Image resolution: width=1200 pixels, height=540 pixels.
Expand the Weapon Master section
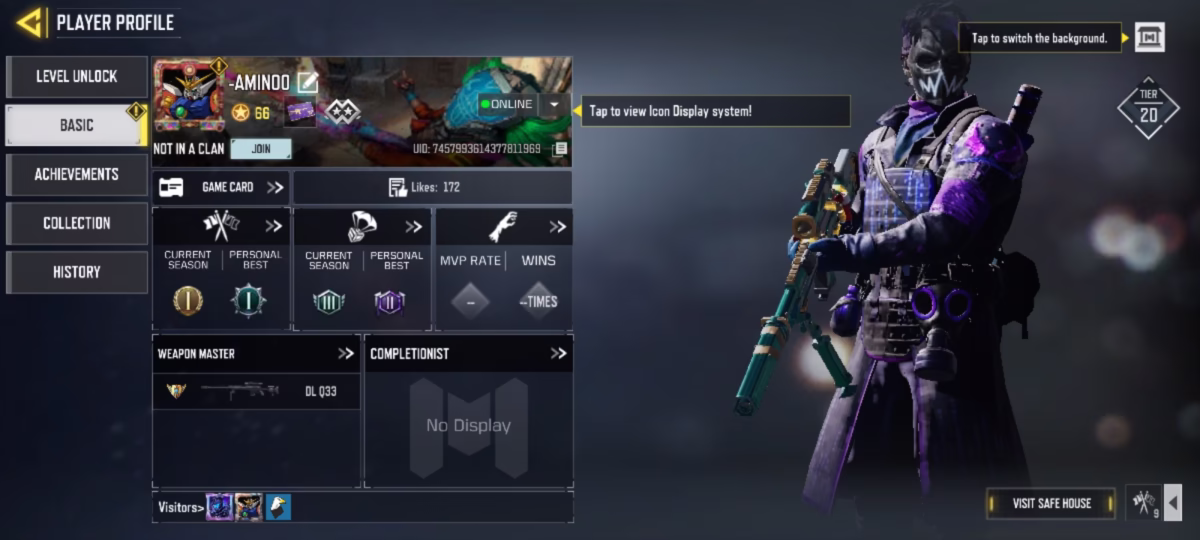(x=346, y=354)
